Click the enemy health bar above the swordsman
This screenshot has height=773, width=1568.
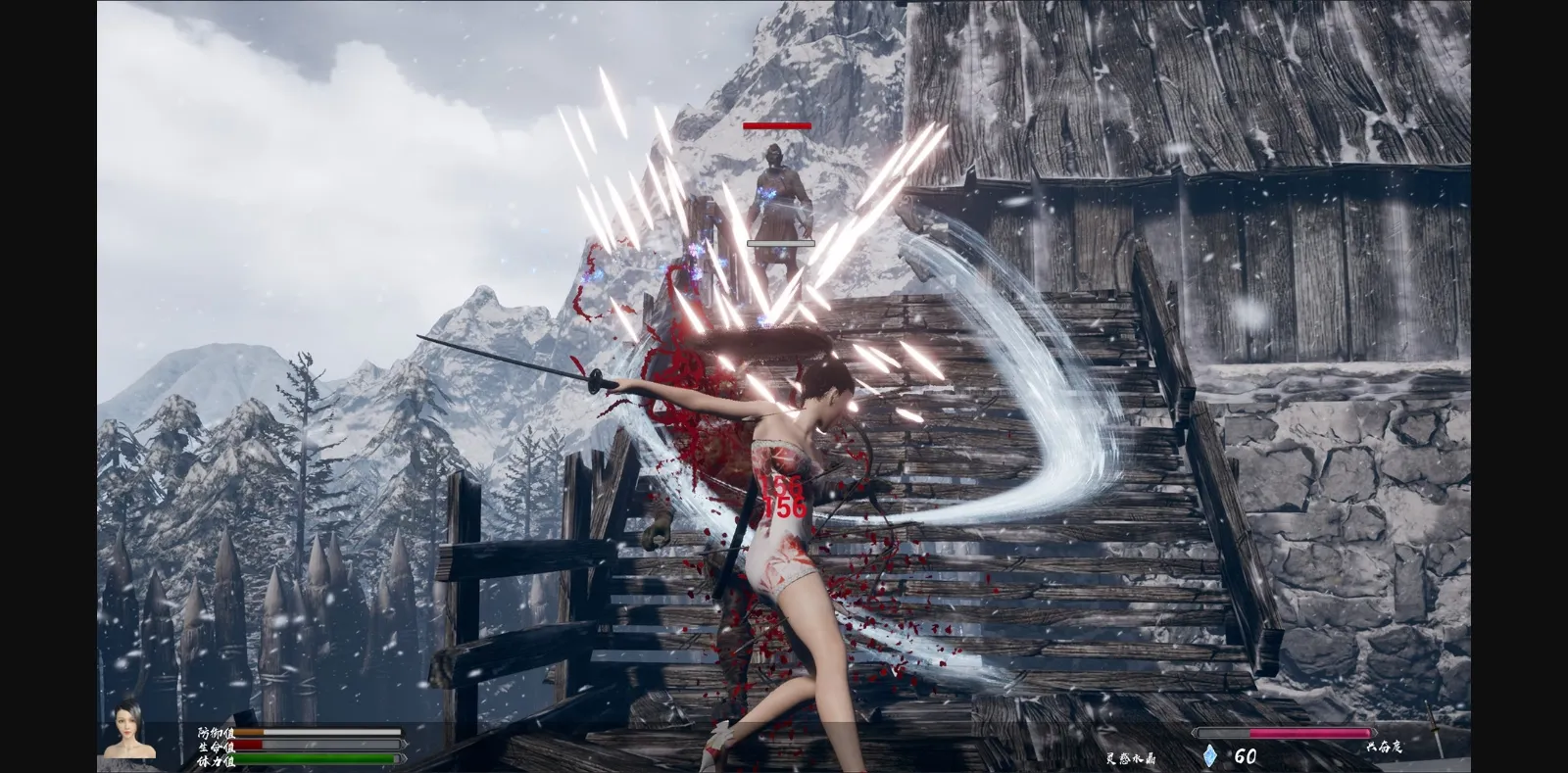click(x=777, y=125)
